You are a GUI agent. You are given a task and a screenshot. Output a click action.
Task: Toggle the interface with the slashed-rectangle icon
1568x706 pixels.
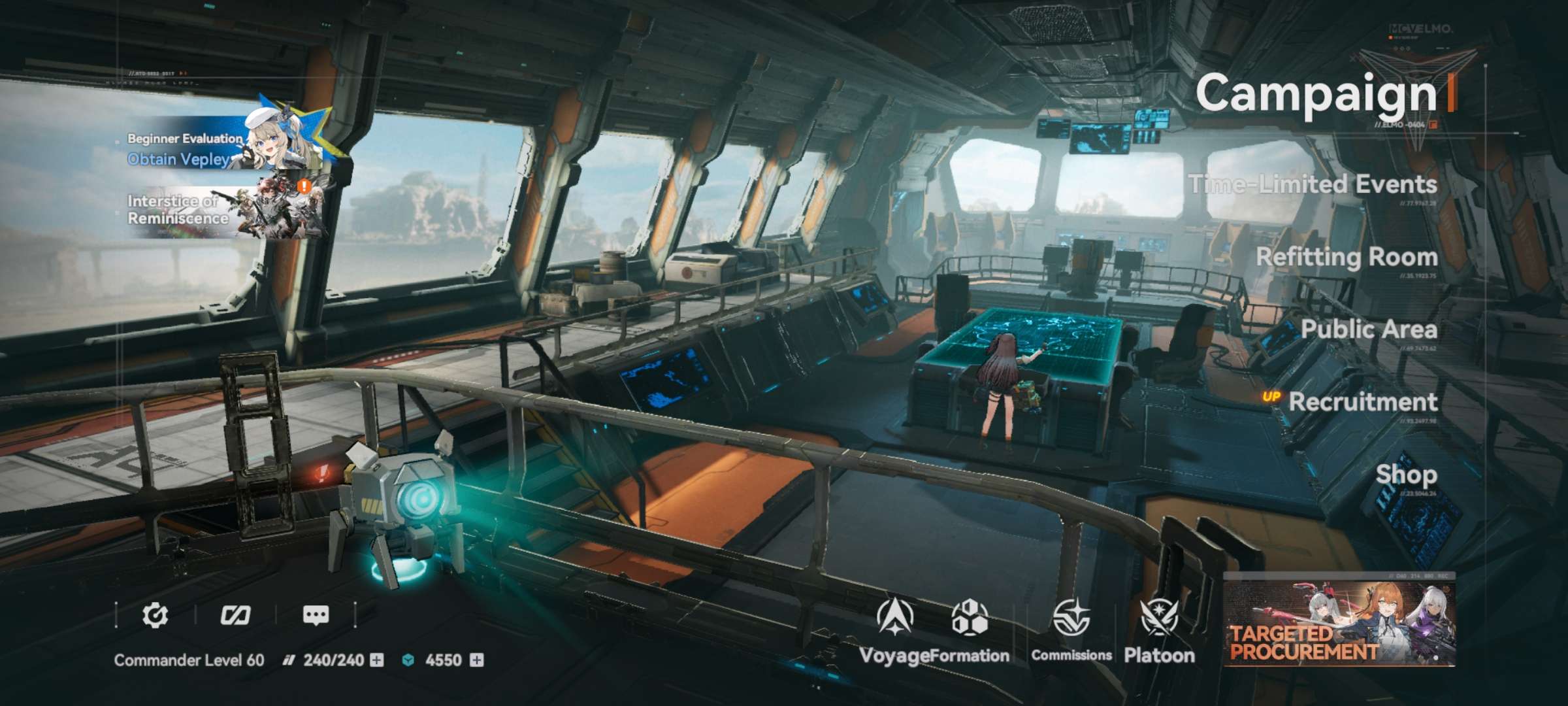235,615
